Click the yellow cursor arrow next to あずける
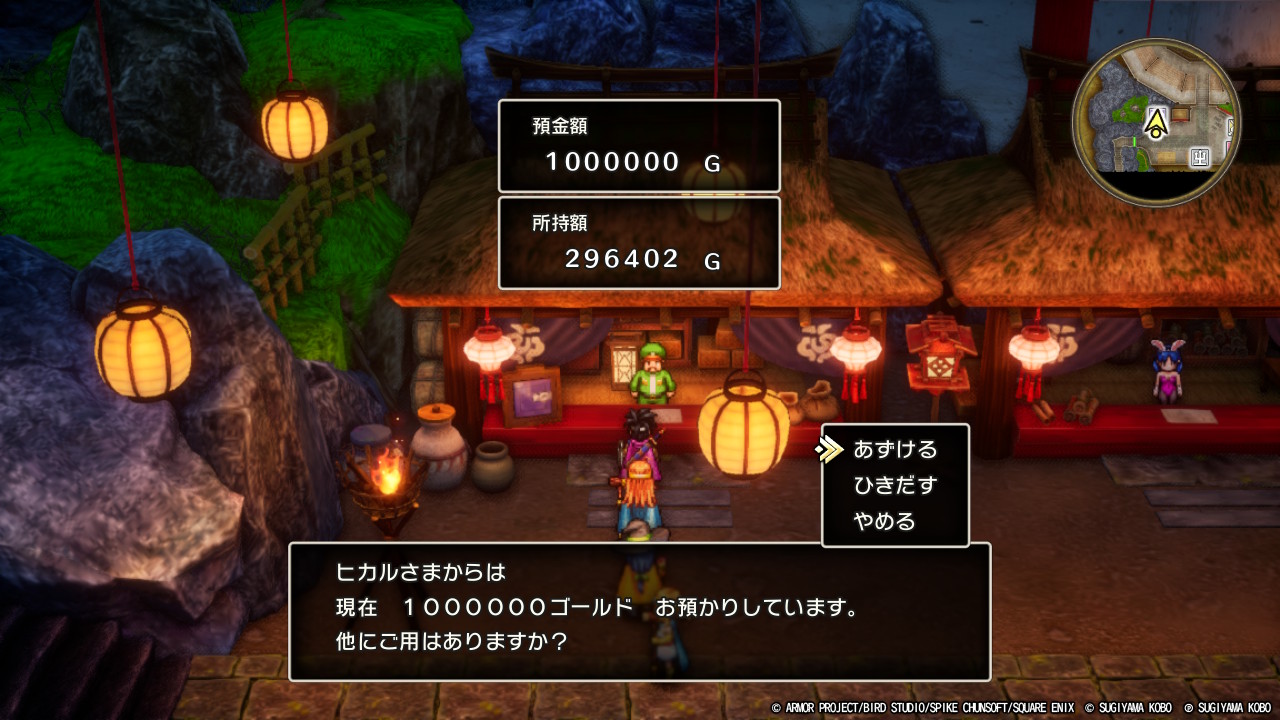The image size is (1280, 720). 831,450
